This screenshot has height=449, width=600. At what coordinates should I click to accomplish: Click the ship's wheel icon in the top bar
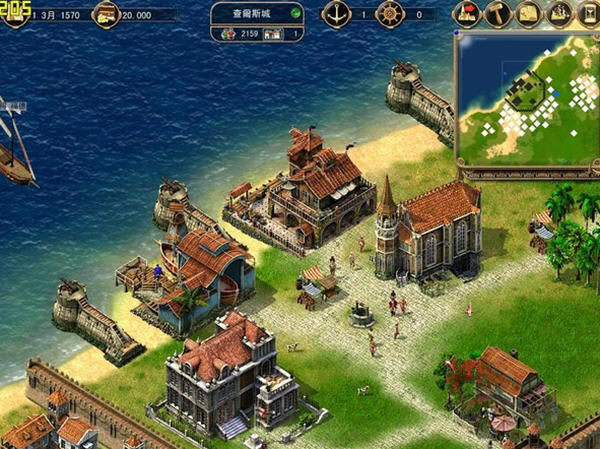pos(390,14)
